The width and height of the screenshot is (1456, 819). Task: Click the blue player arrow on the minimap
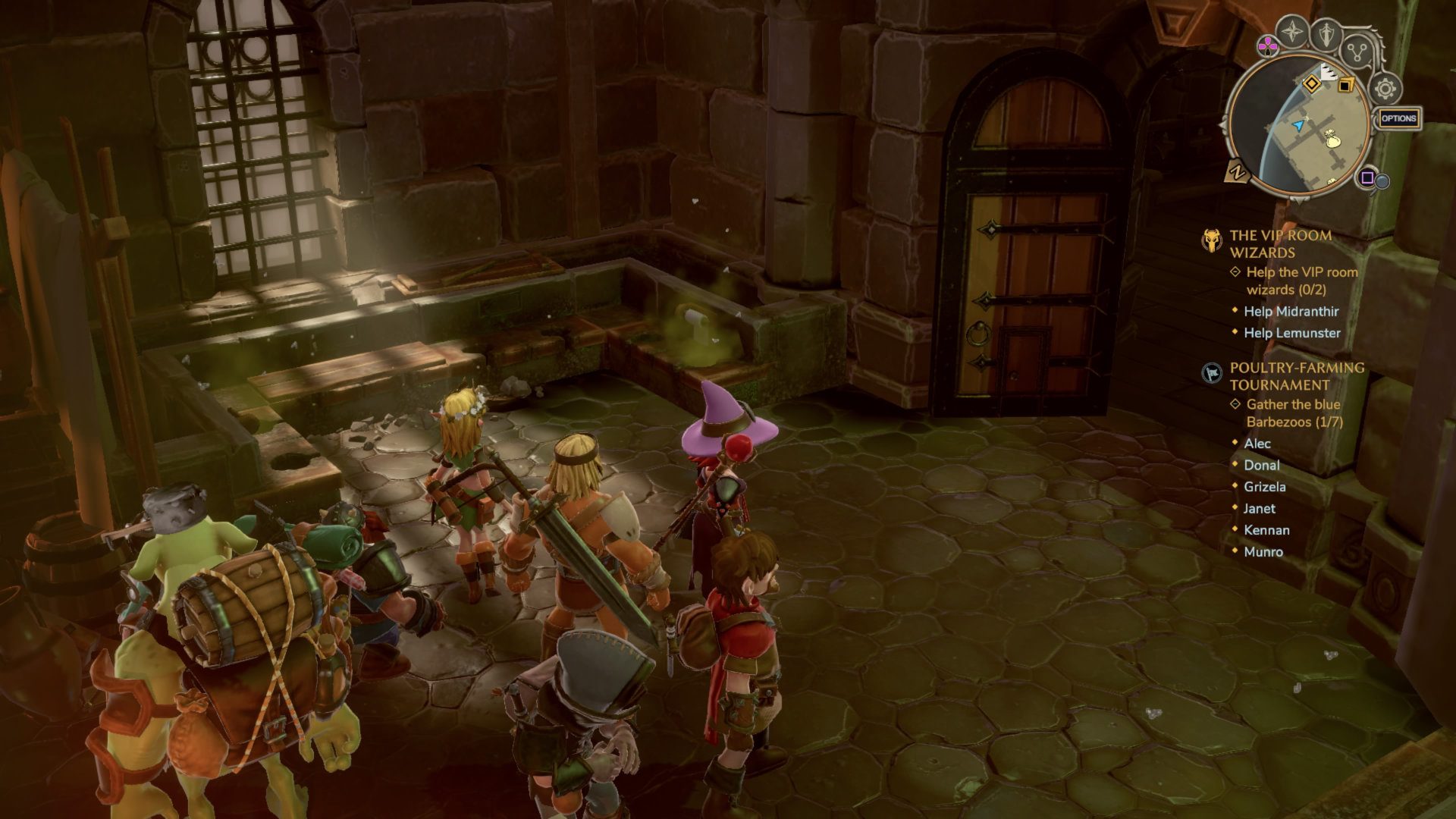(x=1300, y=124)
